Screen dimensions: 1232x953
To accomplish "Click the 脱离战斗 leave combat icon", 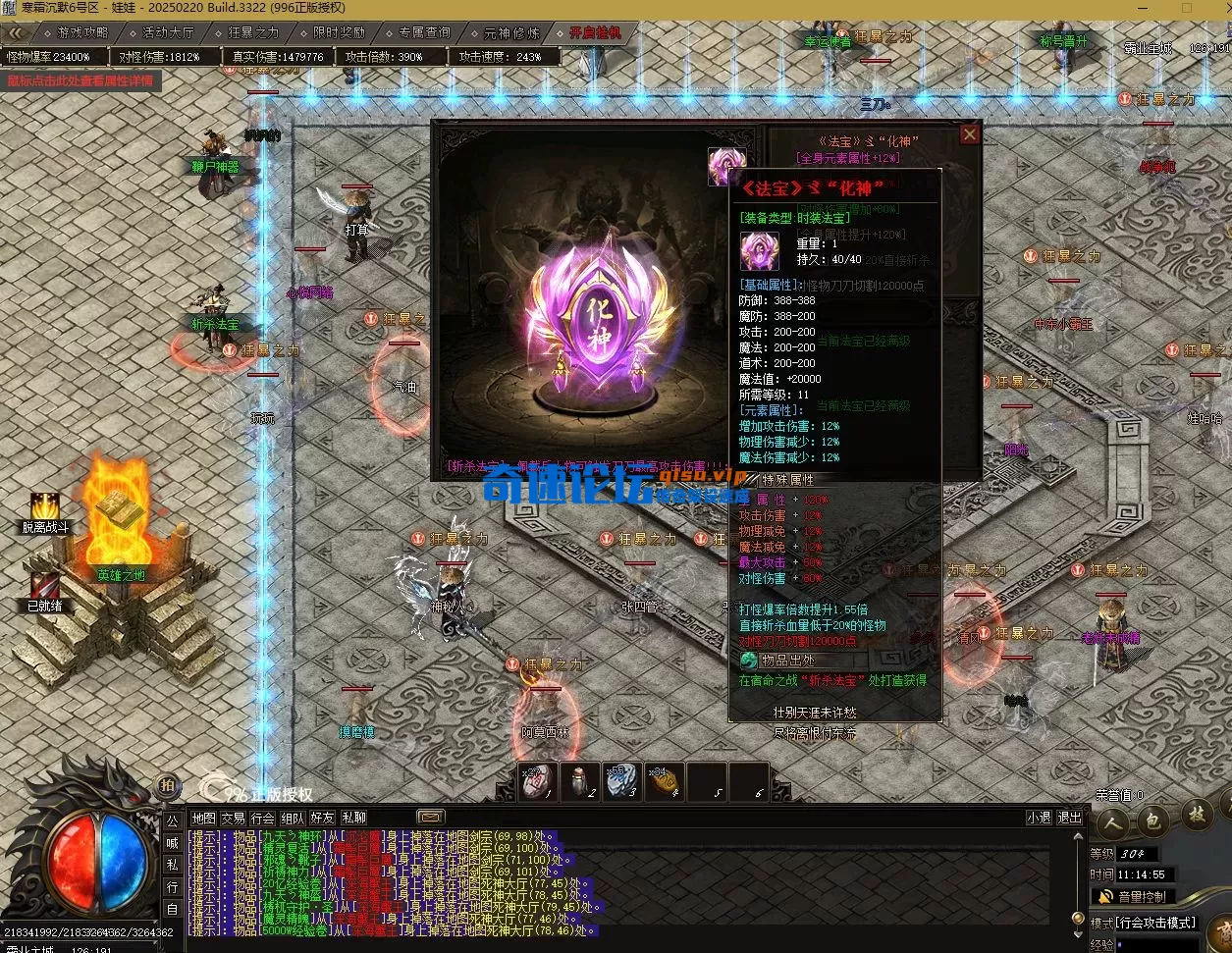I will pos(45,507).
